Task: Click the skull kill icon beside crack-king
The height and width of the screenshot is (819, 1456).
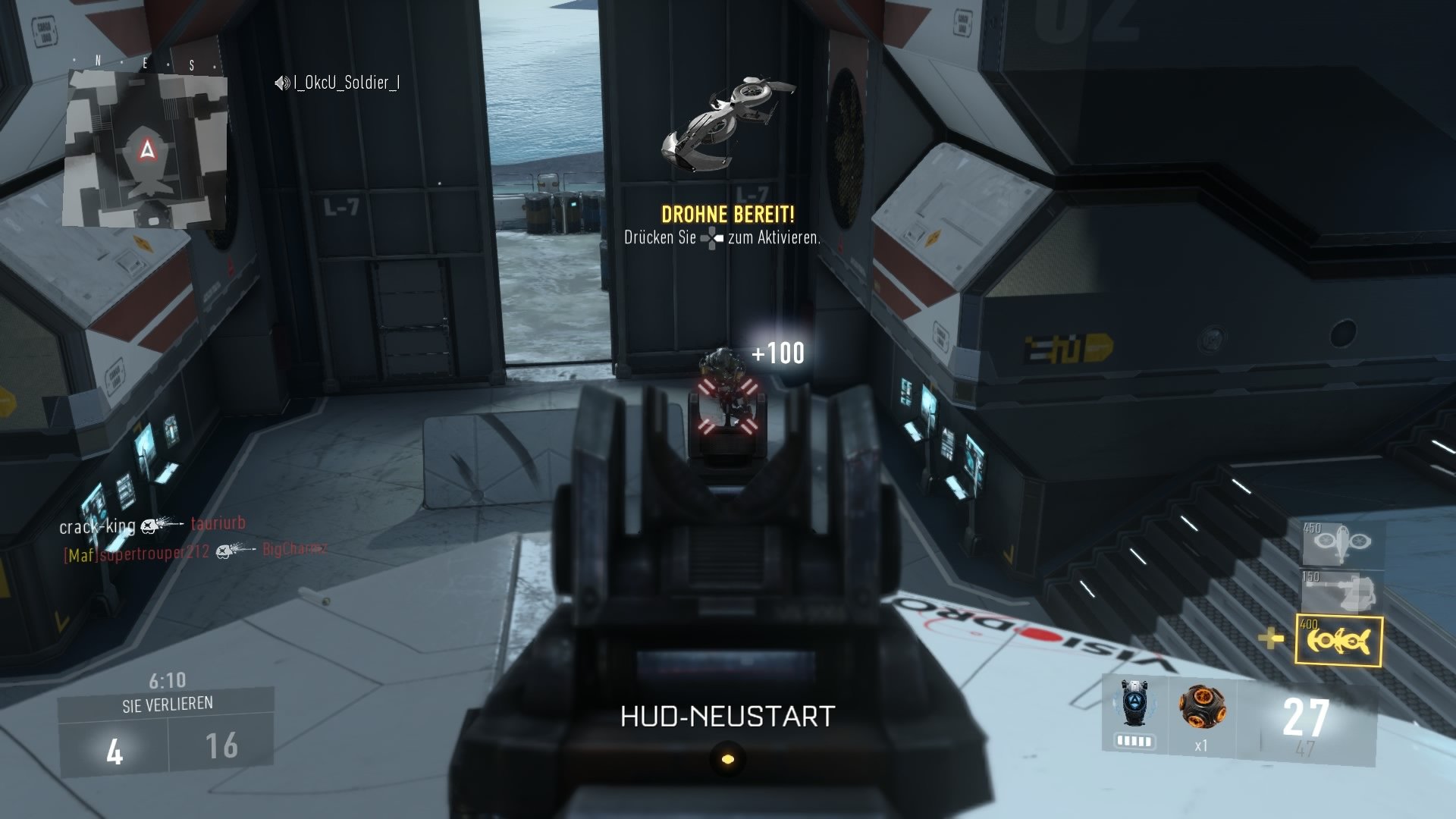Action: pos(148,526)
